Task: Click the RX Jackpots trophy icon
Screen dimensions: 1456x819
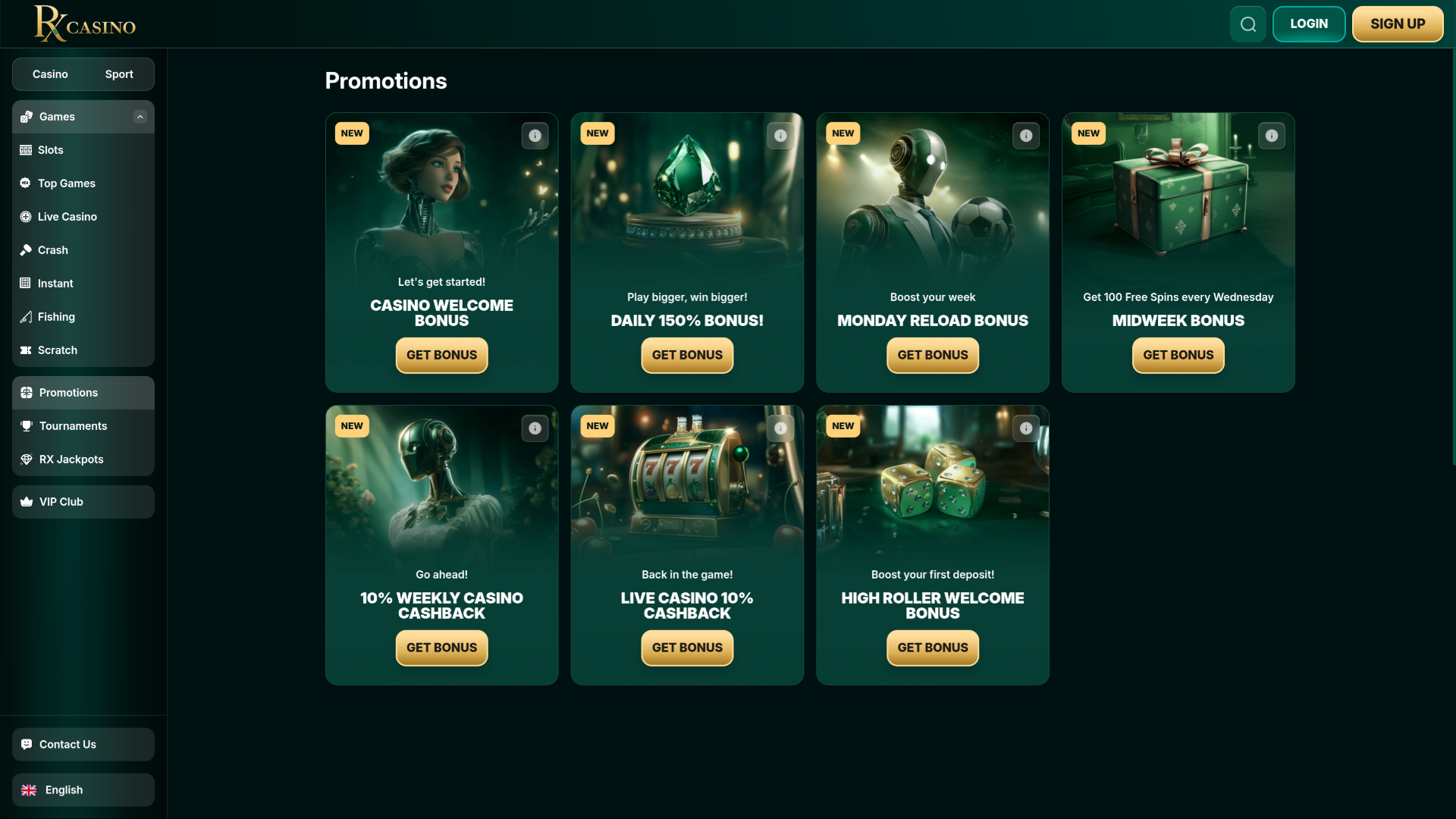Action: (x=27, y=460)
